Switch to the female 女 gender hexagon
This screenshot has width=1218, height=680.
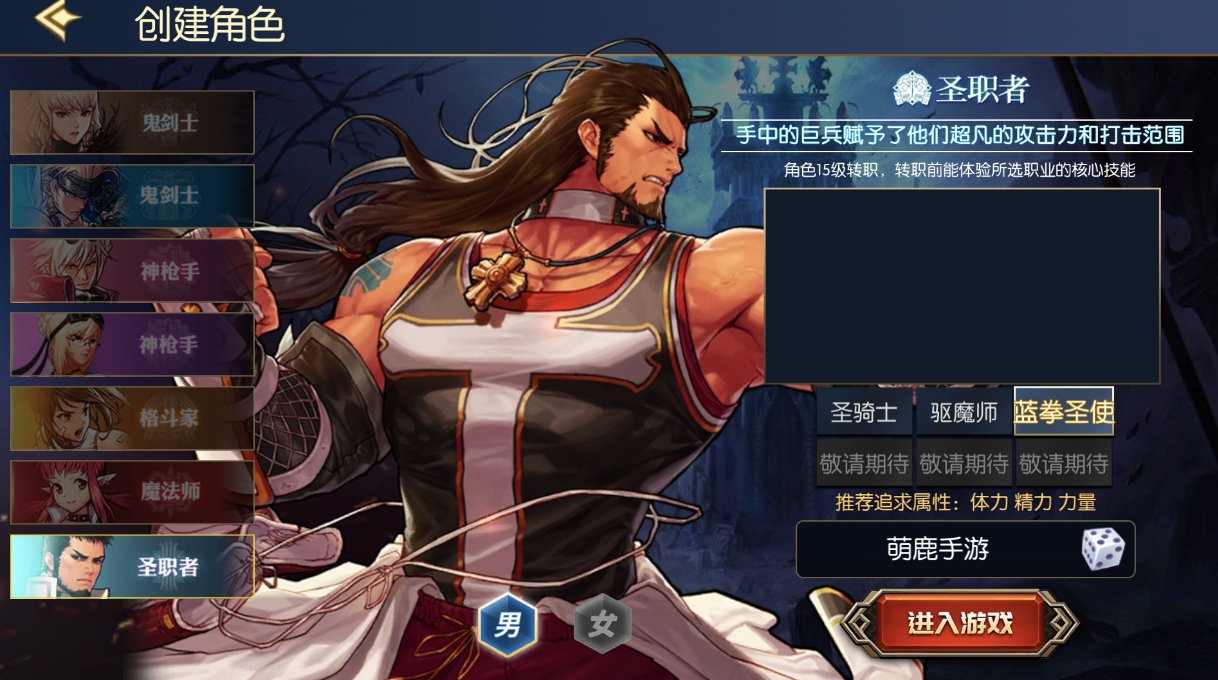pyautogui.click(x=602, y=626)
